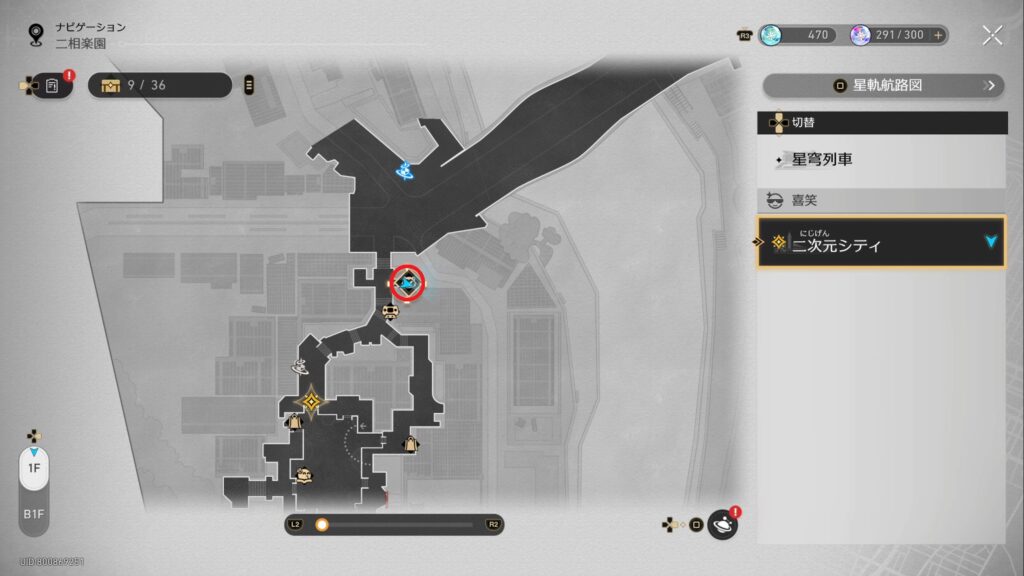
Task: Open the three-bar list icon beside chest count
Action: 249,86
